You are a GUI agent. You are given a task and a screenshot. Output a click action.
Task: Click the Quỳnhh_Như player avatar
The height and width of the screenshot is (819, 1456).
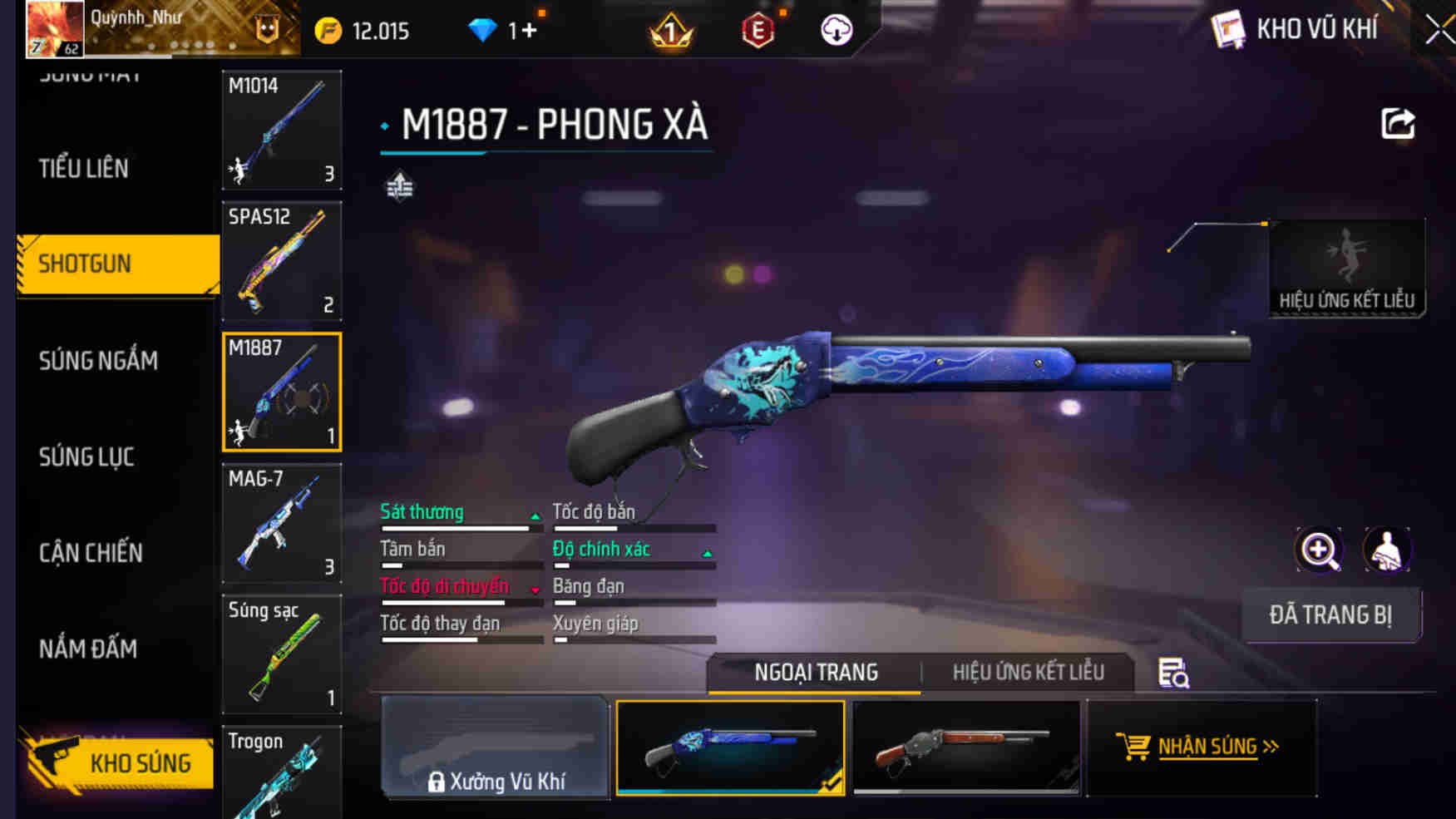click(53, 27)
